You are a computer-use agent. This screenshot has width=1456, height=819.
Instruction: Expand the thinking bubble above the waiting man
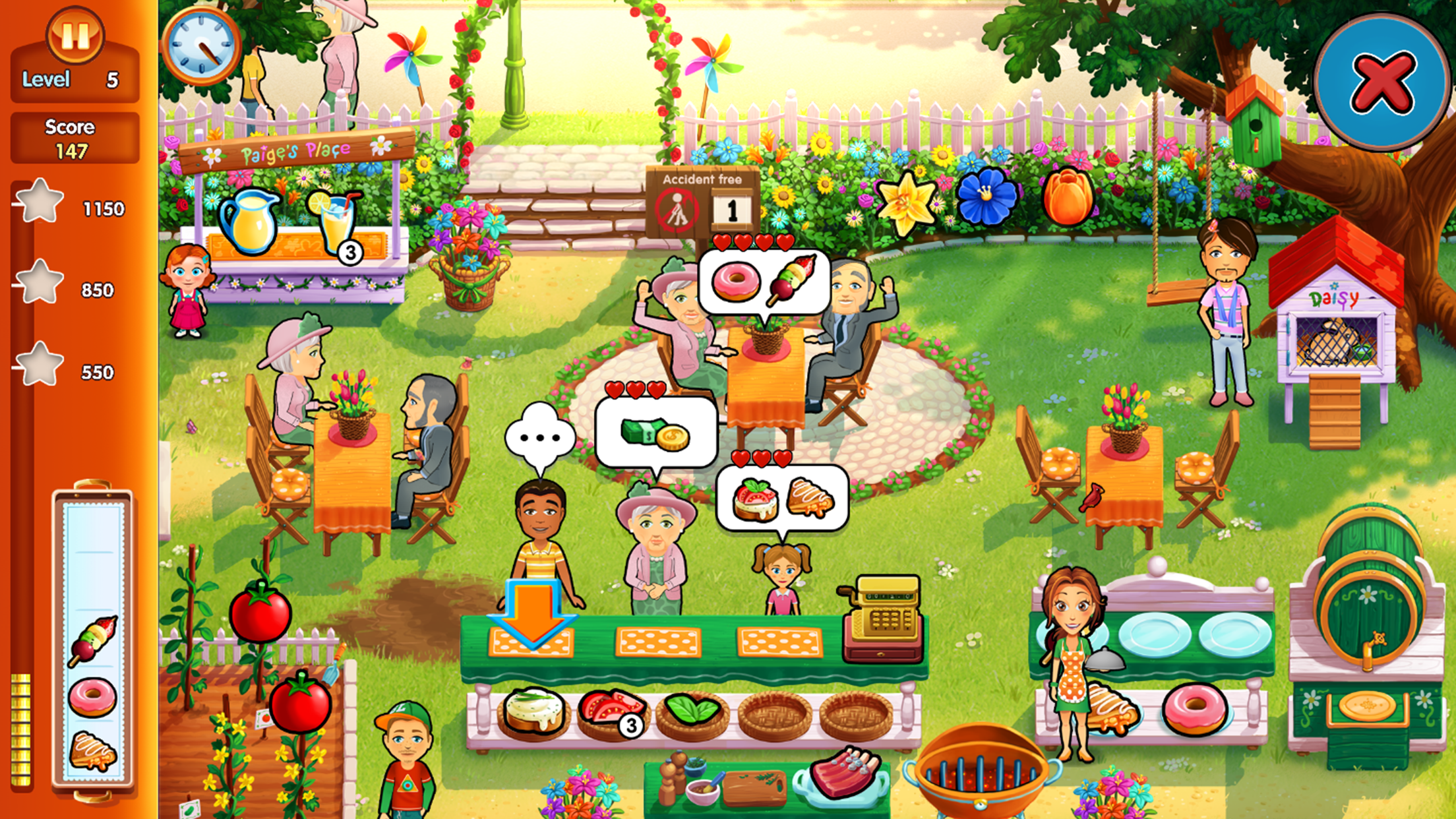[x=541, y=435]
